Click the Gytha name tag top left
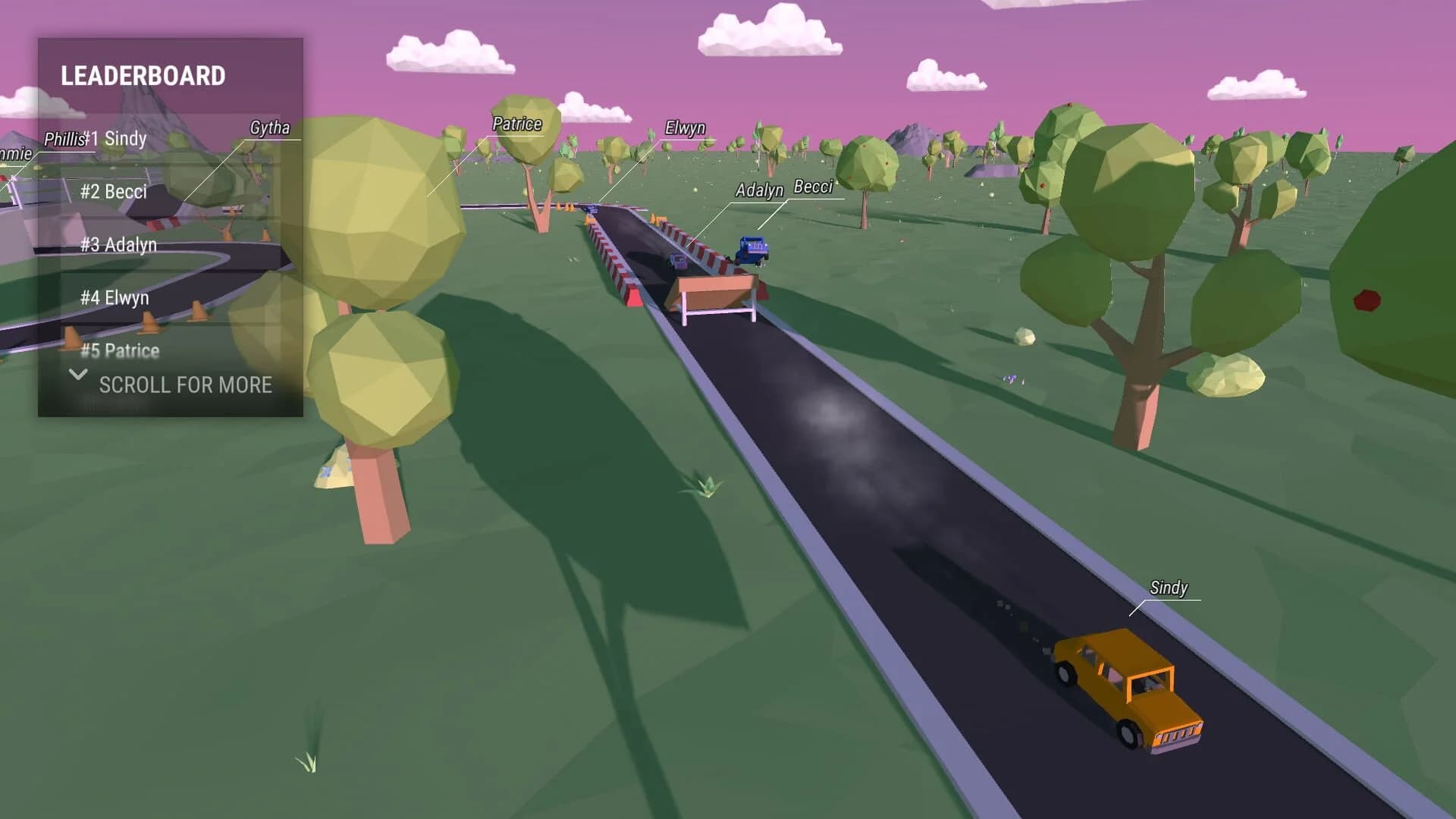Viewport: 1456px width, 819px height. 270,128
